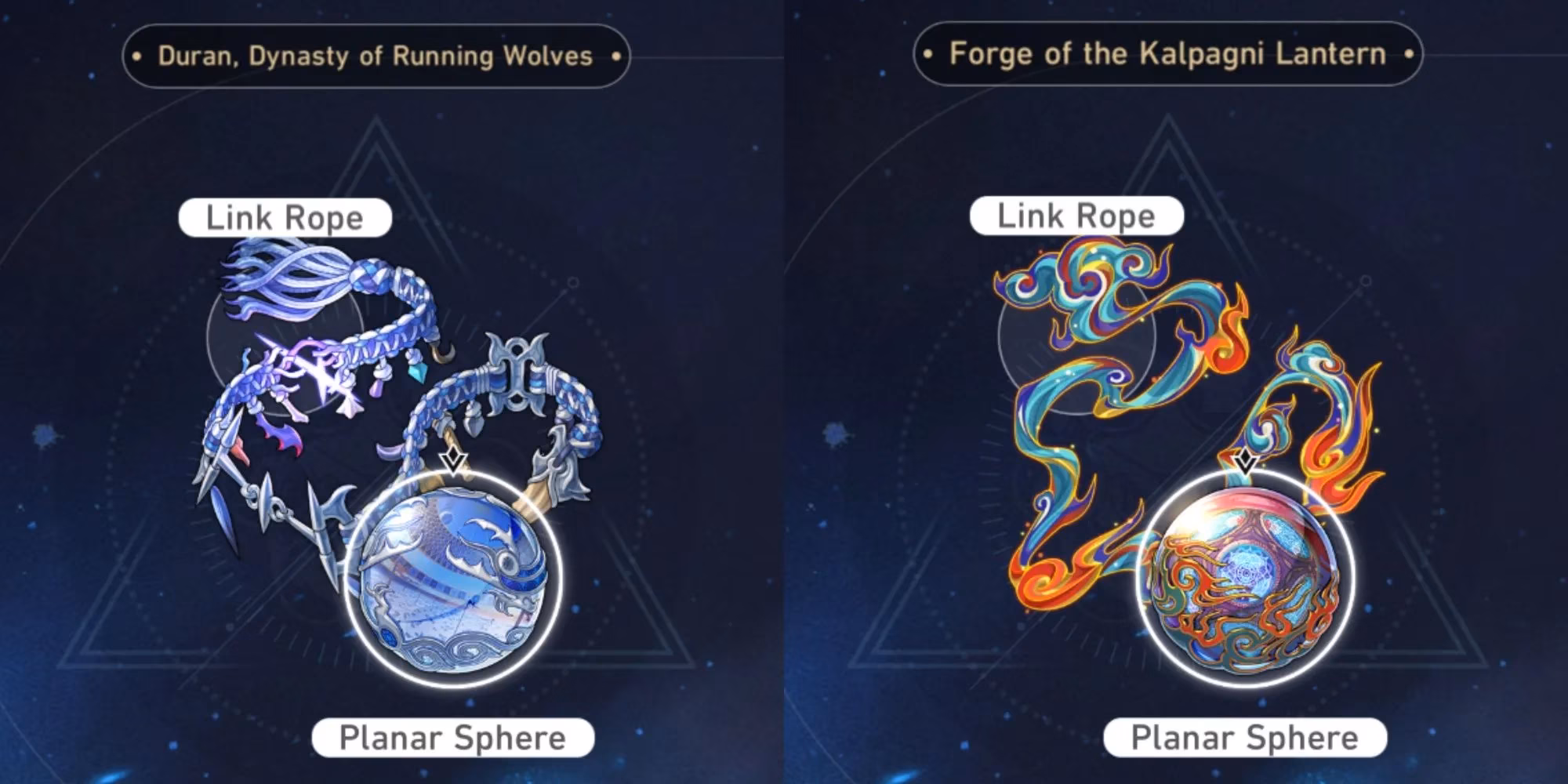The width and height of the screenshot is (1568, 784).
Task: Collapse the left Link Rope label pill
Action: click(x=284, y=218)
